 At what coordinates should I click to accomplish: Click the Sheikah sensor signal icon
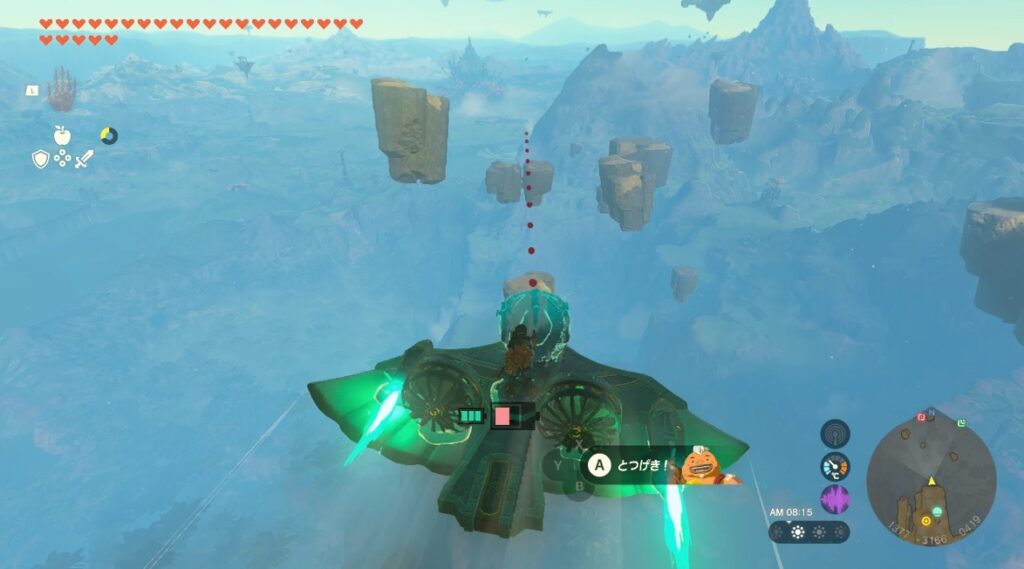pyautogui.click(x=835, y=433)
